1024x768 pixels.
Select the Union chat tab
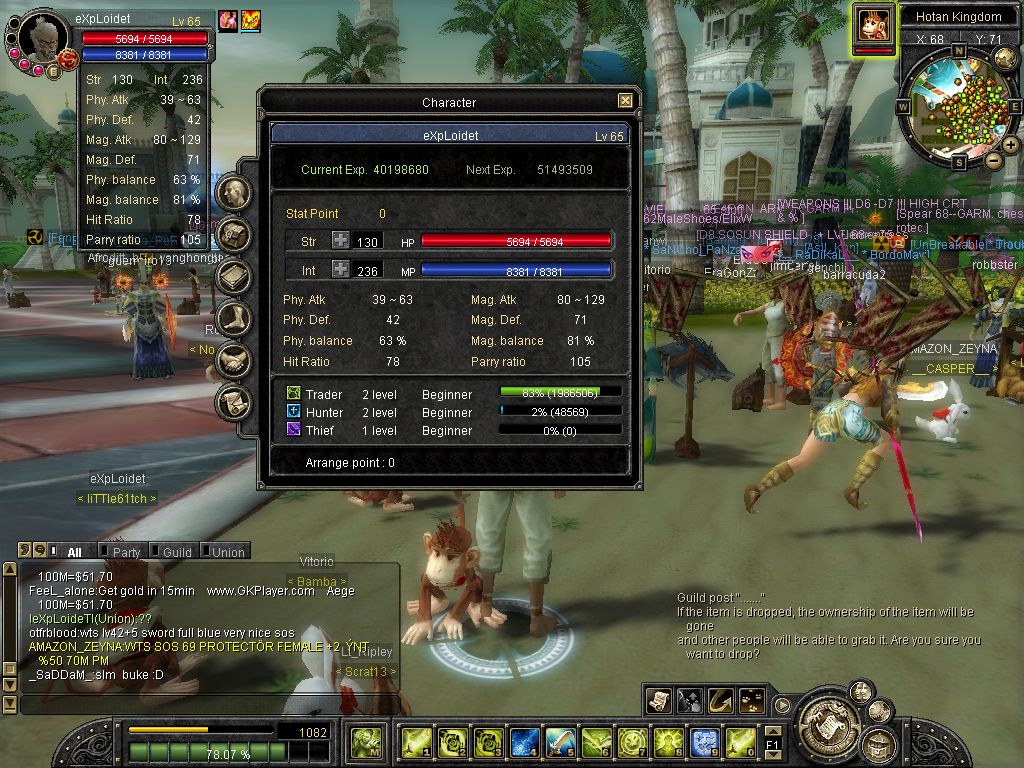(227, 552)
